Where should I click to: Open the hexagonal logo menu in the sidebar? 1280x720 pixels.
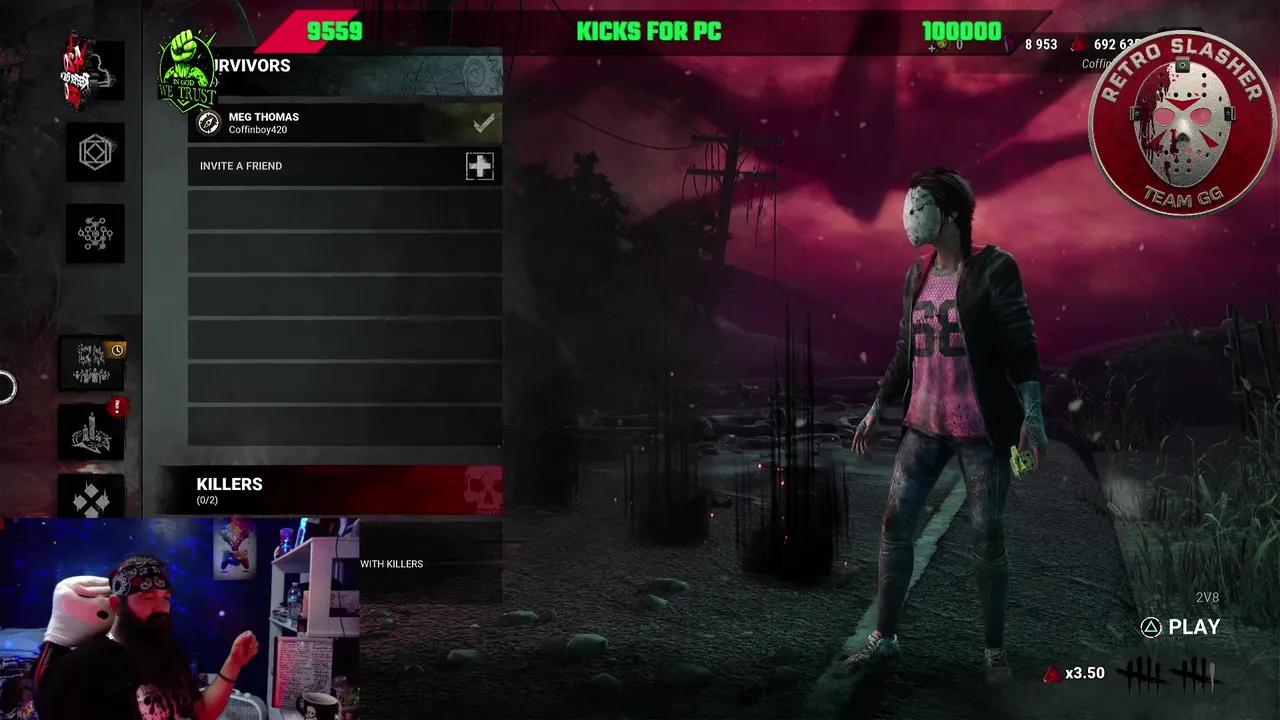tap(95, 153)
